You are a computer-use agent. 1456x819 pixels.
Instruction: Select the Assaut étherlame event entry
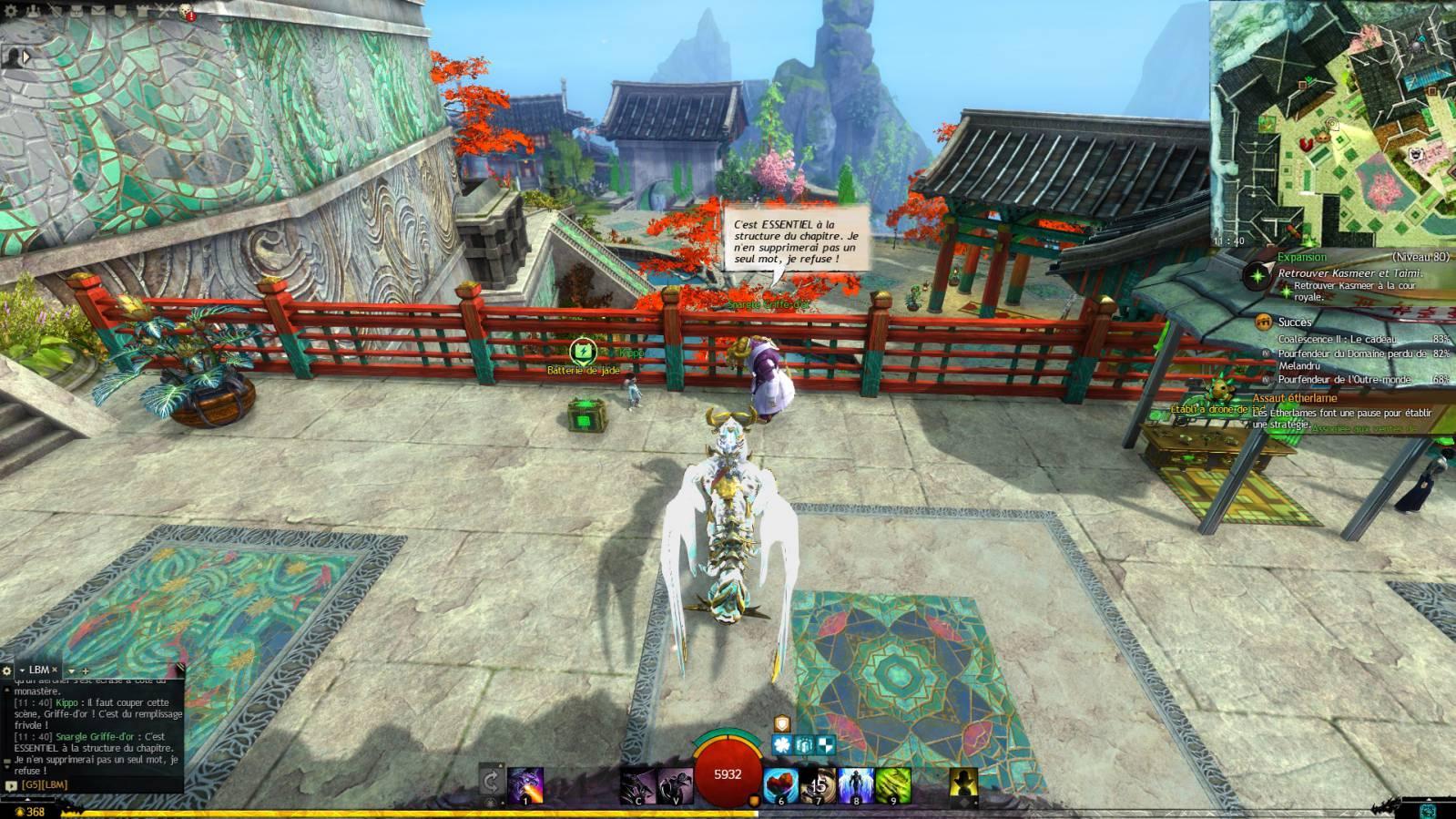pyautogui.click(x=1294, y=398)
